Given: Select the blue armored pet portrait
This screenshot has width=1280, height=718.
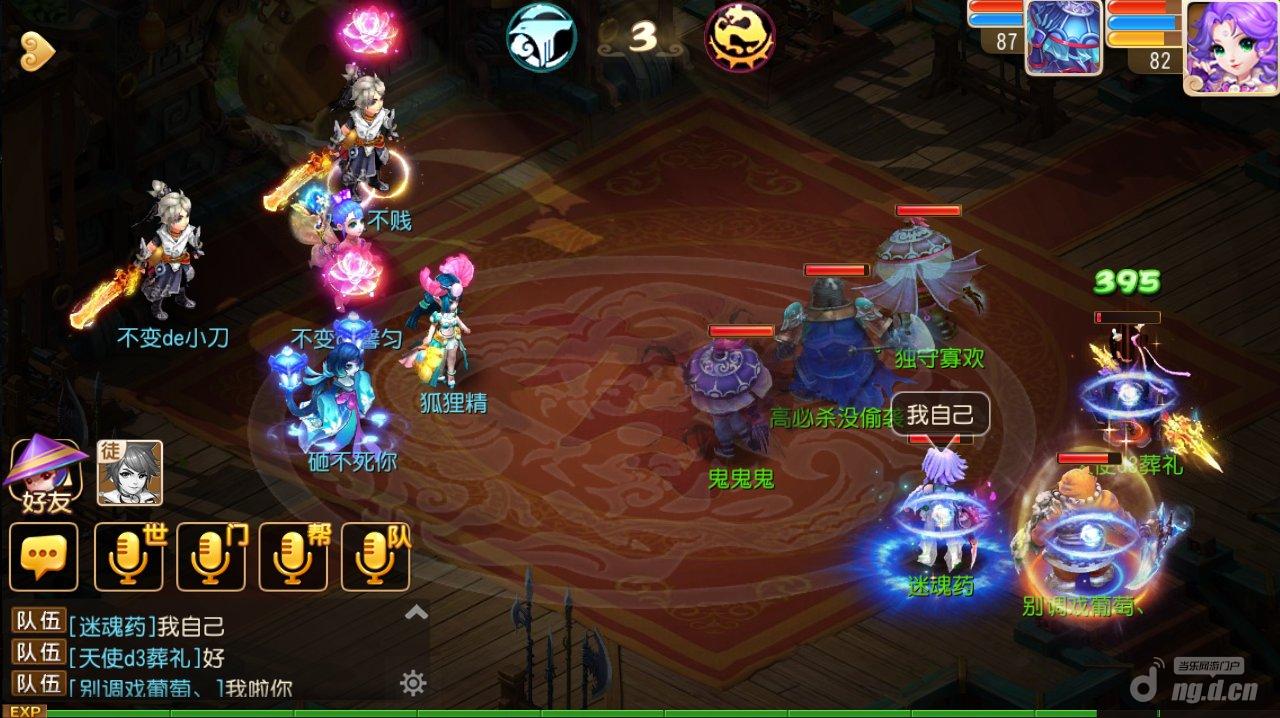Looking at the screenshot, I should pos(1063,38).
